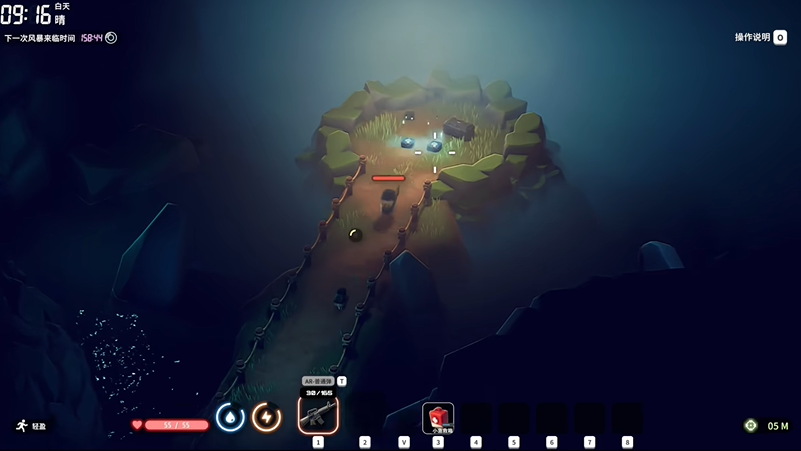
Task: Toggle the 轻跑 running mode icon
Action: [x=22, y=426]
